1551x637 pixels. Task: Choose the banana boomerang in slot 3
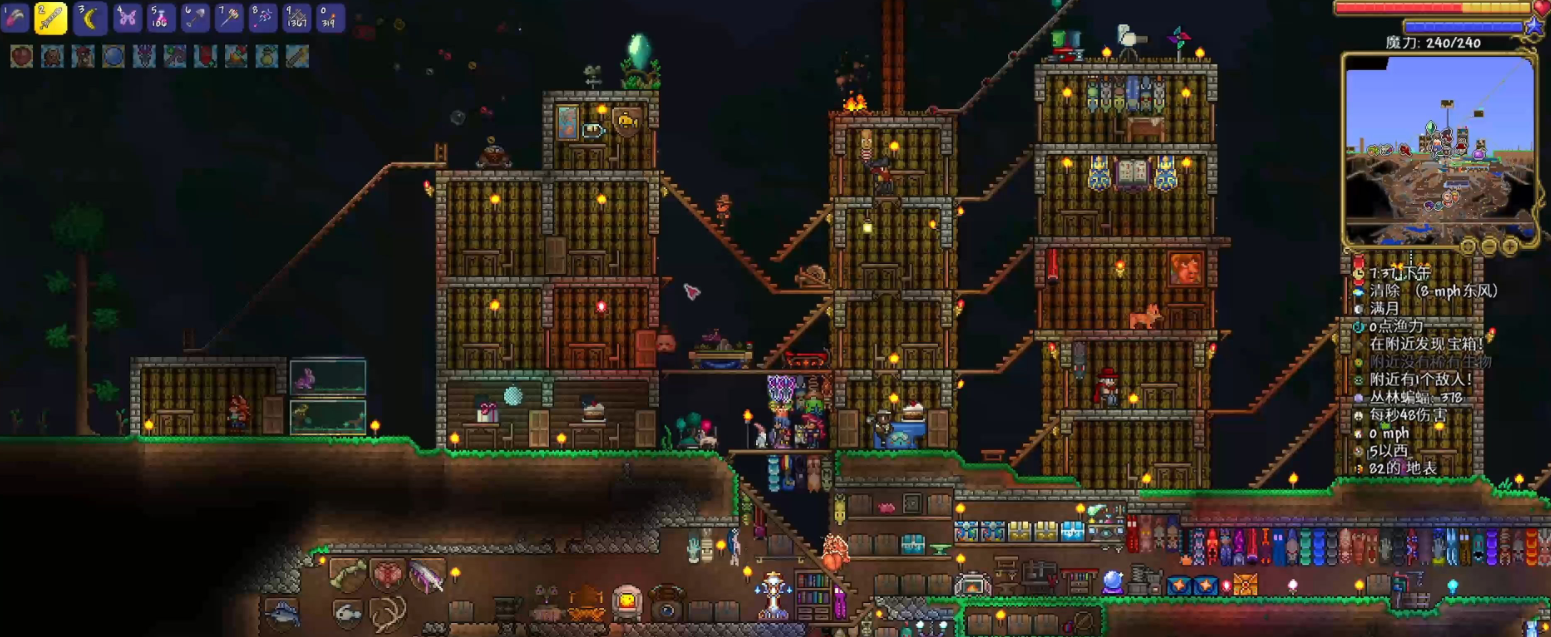click(x=89, y=17)
